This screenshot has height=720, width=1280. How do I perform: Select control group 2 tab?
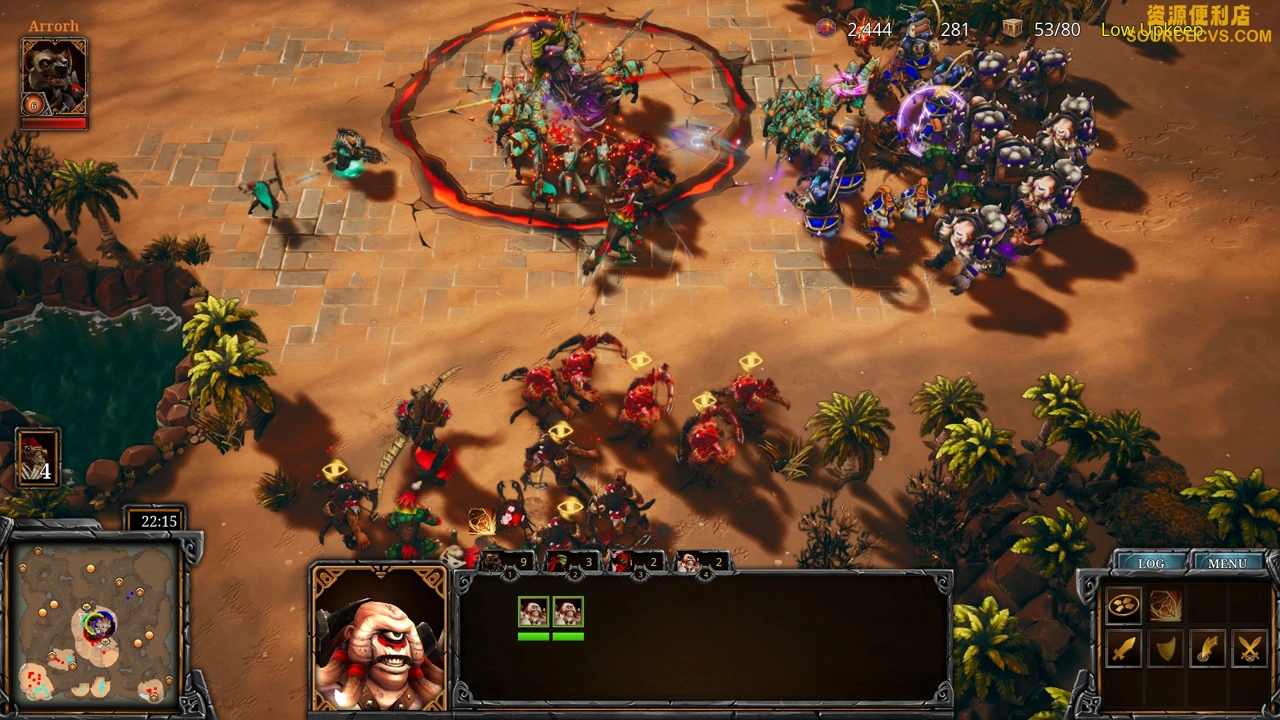572,563
